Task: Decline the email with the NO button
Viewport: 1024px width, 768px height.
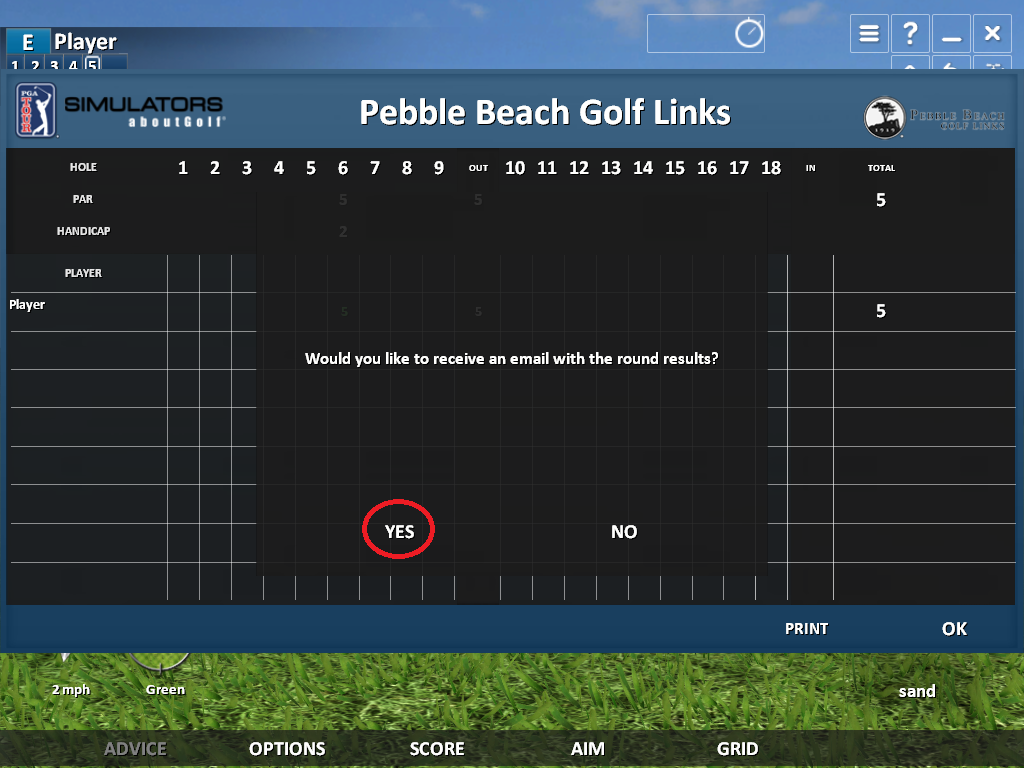Action: click(x=624, y=531)
